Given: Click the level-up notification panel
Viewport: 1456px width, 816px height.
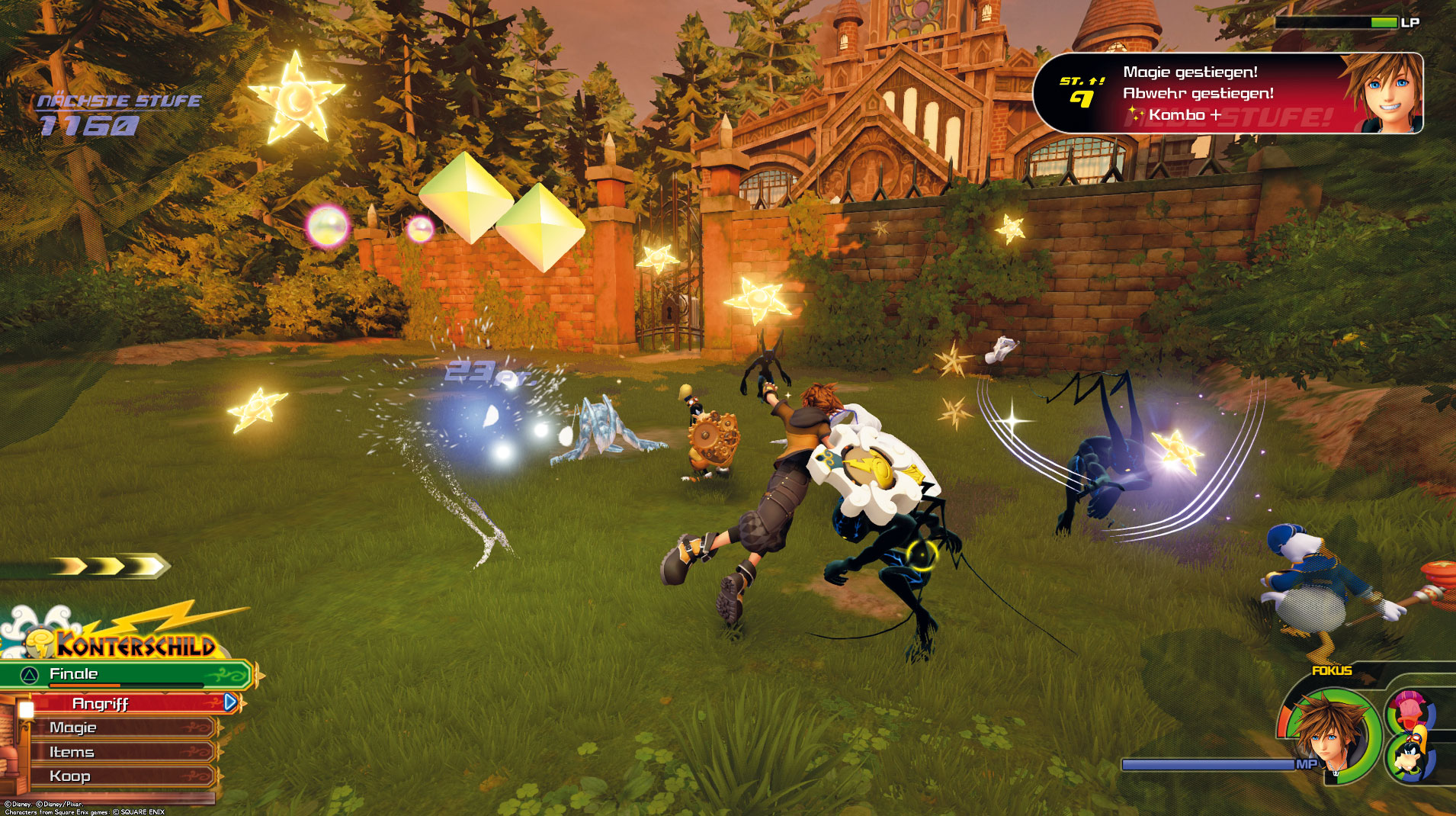Looking at the screenshot, I should click(x=1227, y=94).
